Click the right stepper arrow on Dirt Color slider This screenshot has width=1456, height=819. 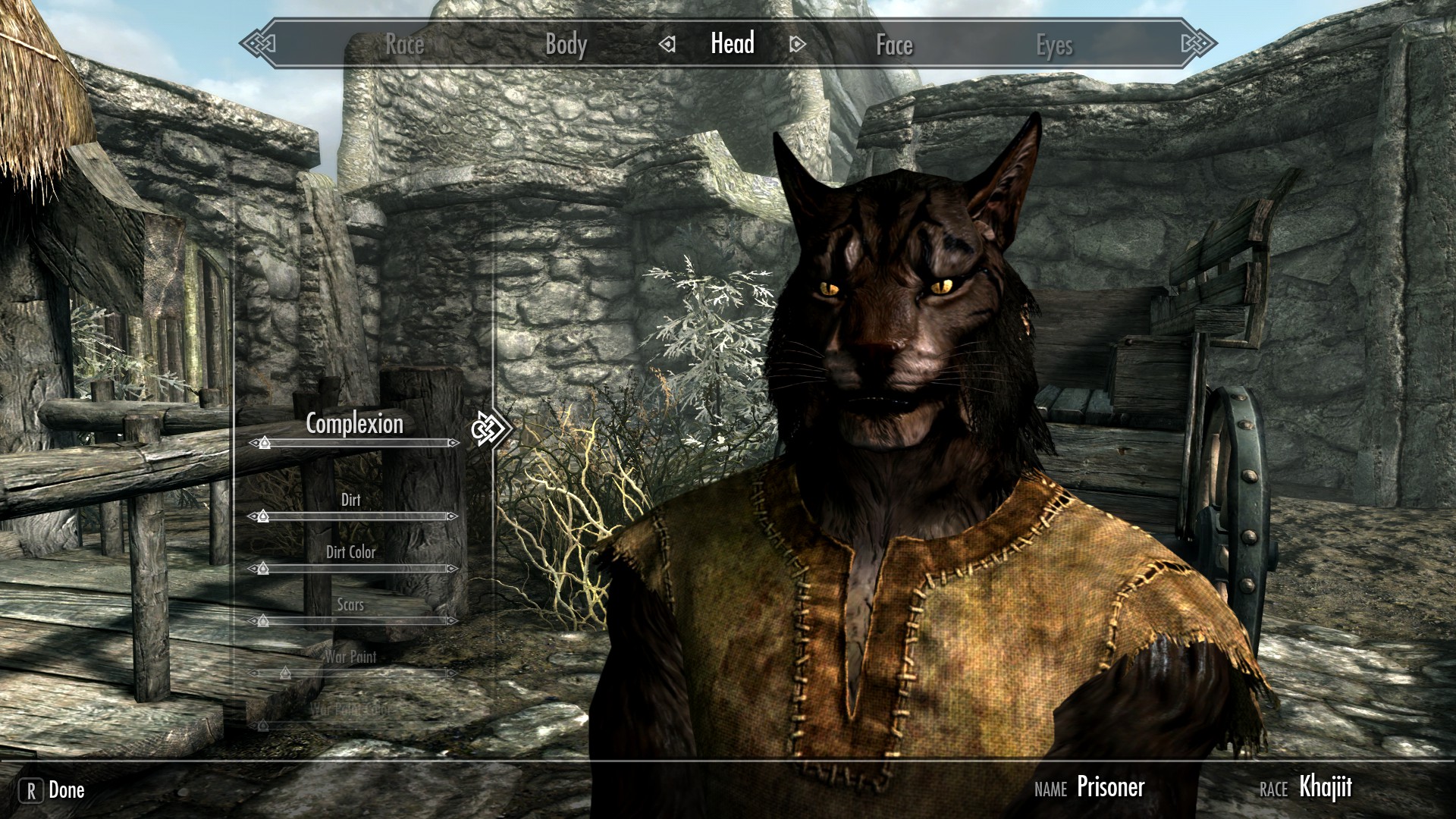[x=453, y=570]
